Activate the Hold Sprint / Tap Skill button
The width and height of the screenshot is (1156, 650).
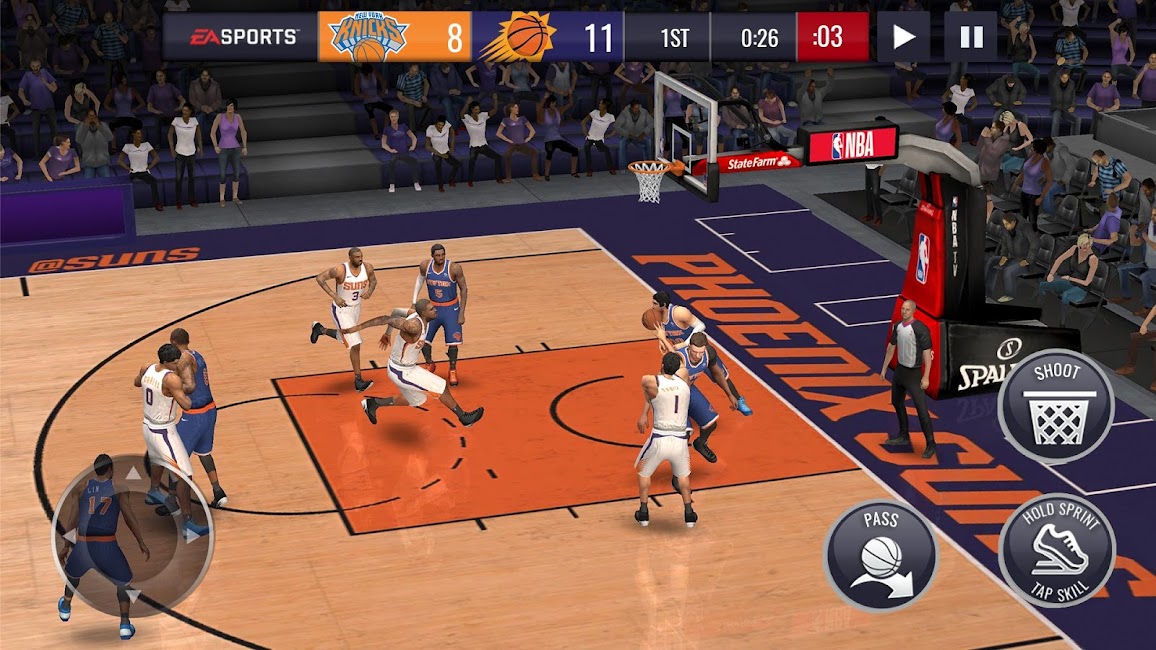coord(1056,550)
